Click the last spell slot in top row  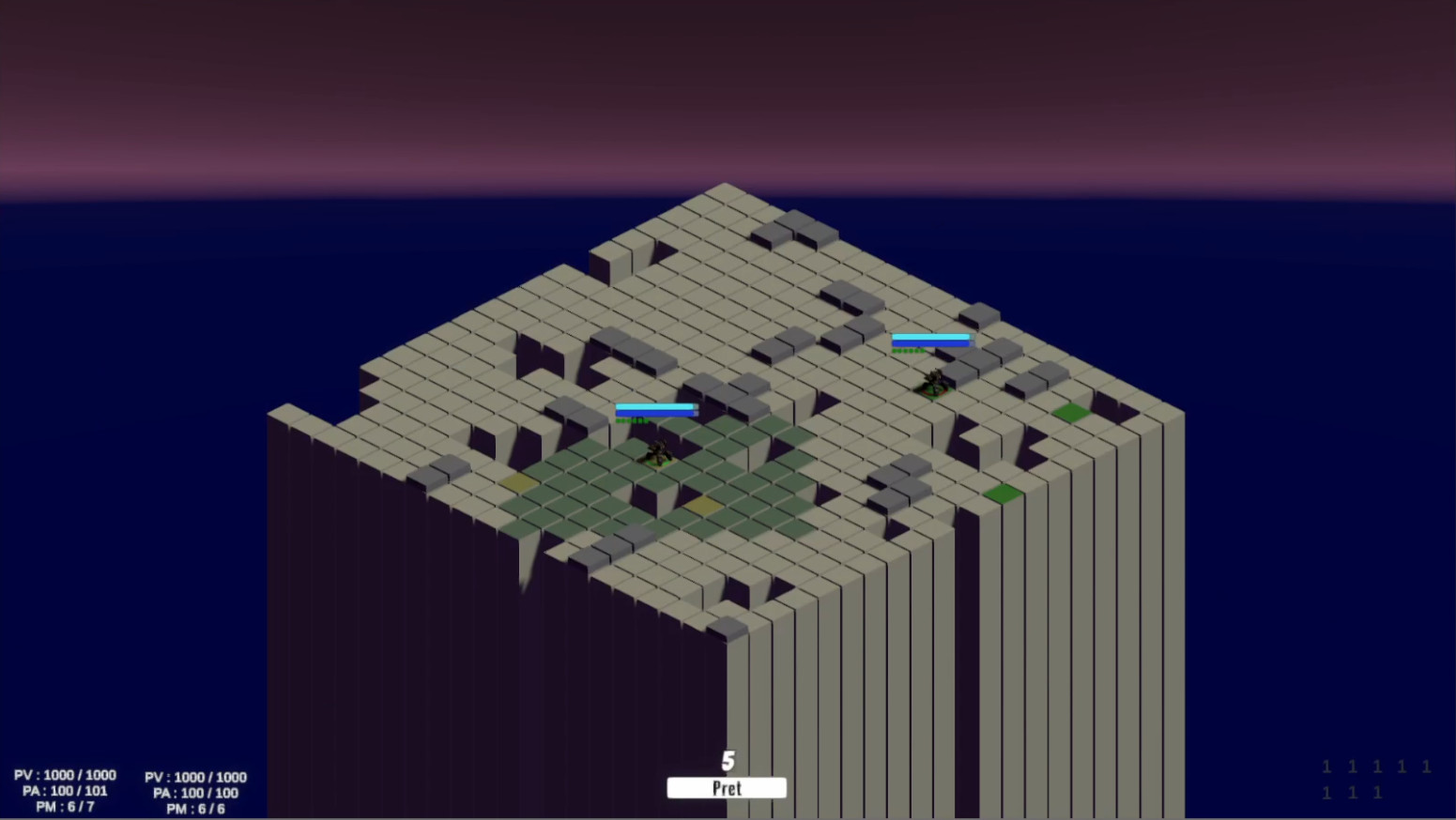(1425, 767)
